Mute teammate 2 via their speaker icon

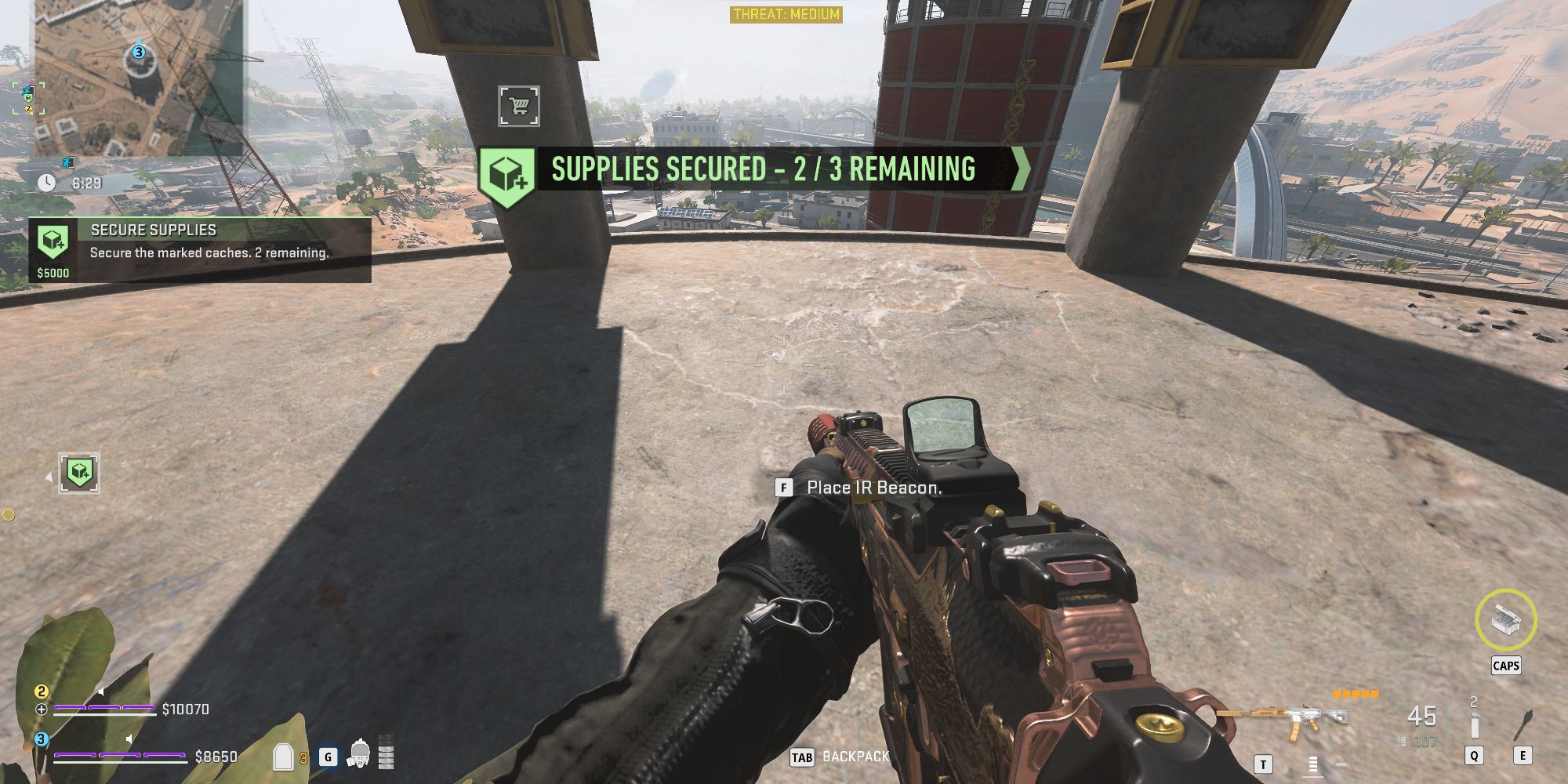pyautogui.click(x=101, y=692)
